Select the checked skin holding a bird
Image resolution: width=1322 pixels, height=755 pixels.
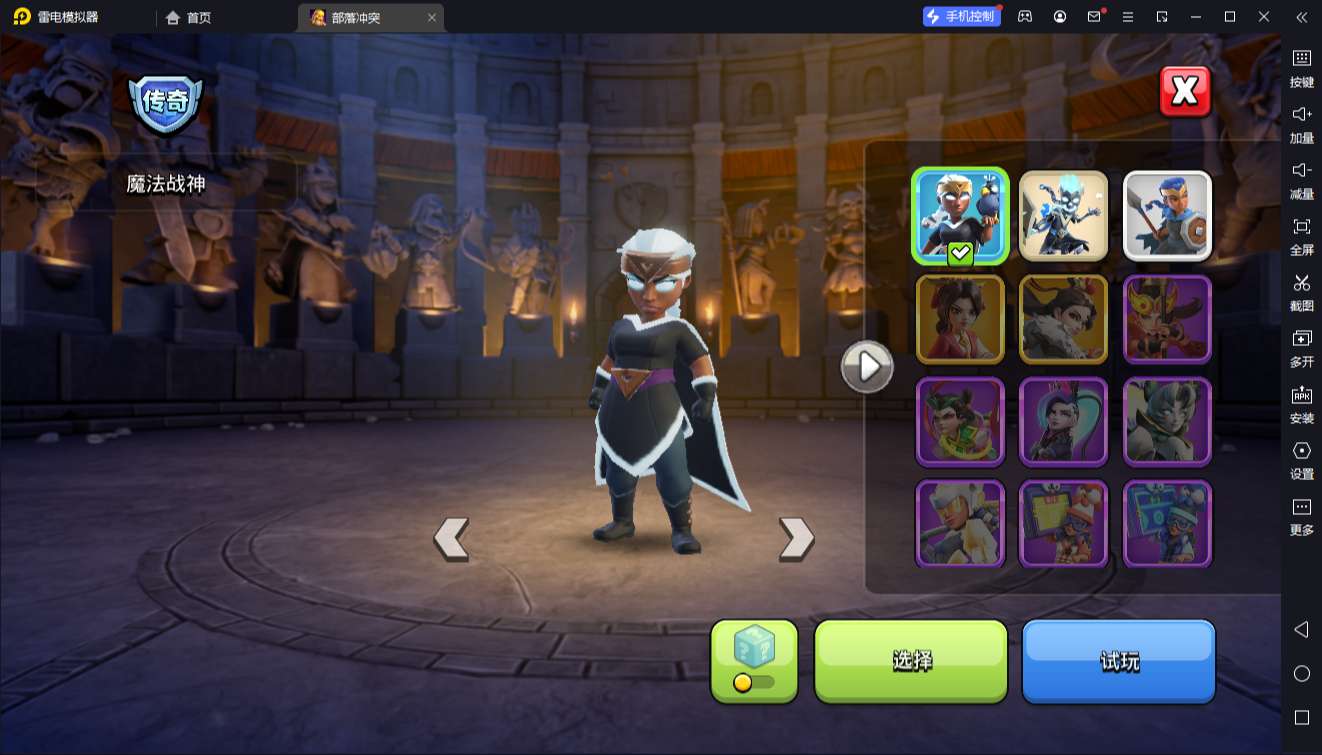(x=960, y=216)
